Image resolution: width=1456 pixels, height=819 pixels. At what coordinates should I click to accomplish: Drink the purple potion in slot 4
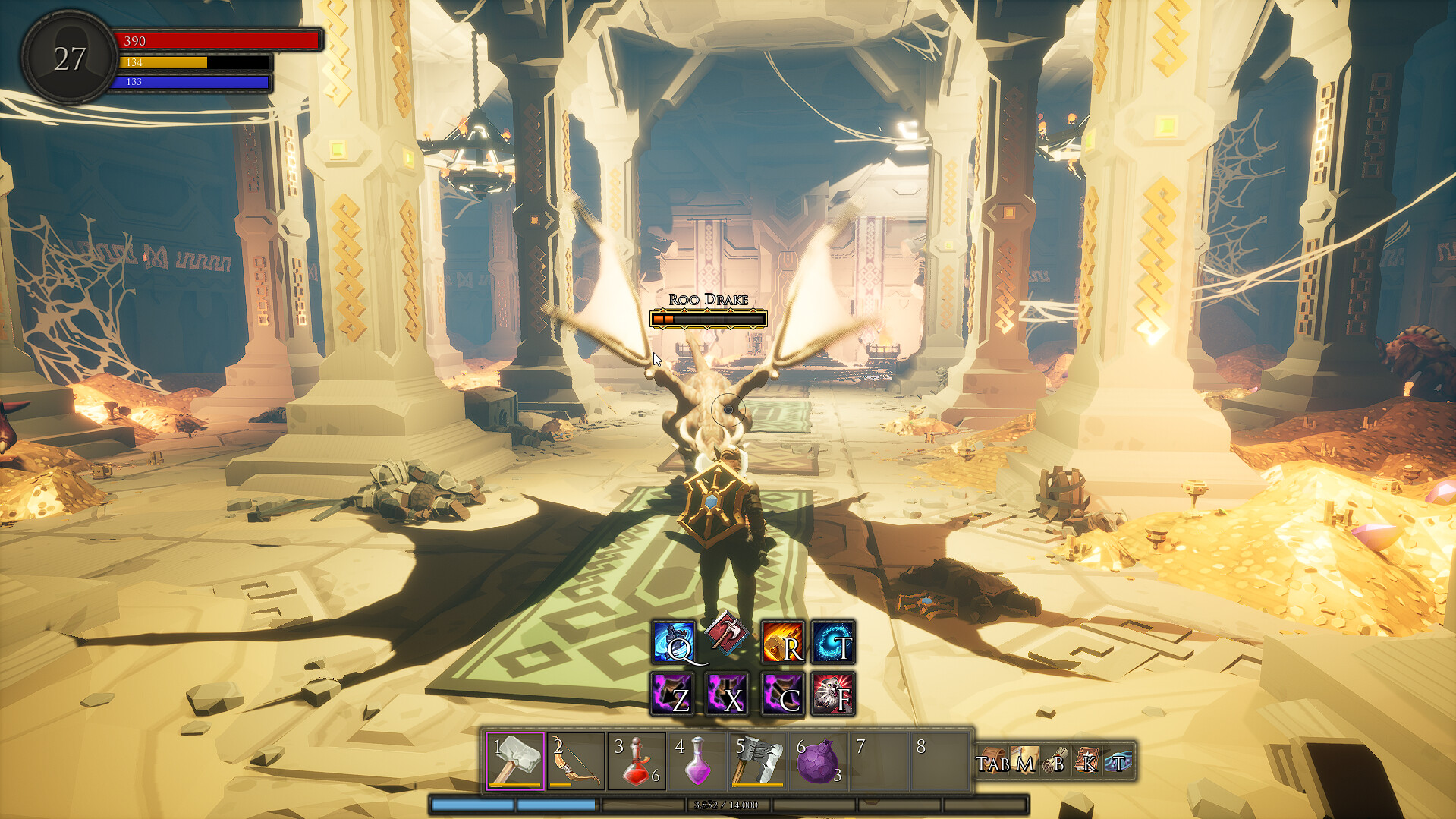(x=697, y=761)
